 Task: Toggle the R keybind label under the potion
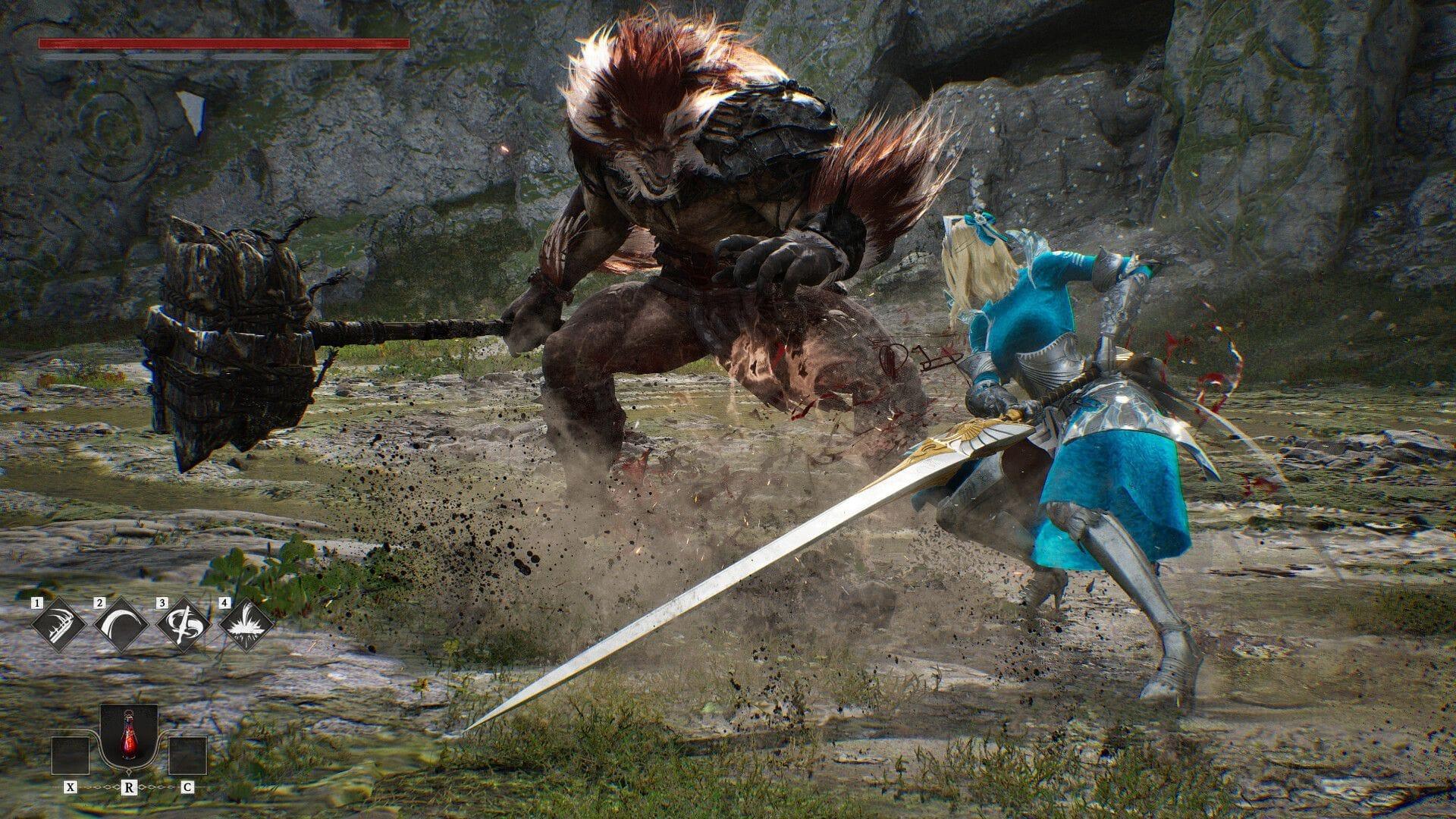click(x=130, y=787)
